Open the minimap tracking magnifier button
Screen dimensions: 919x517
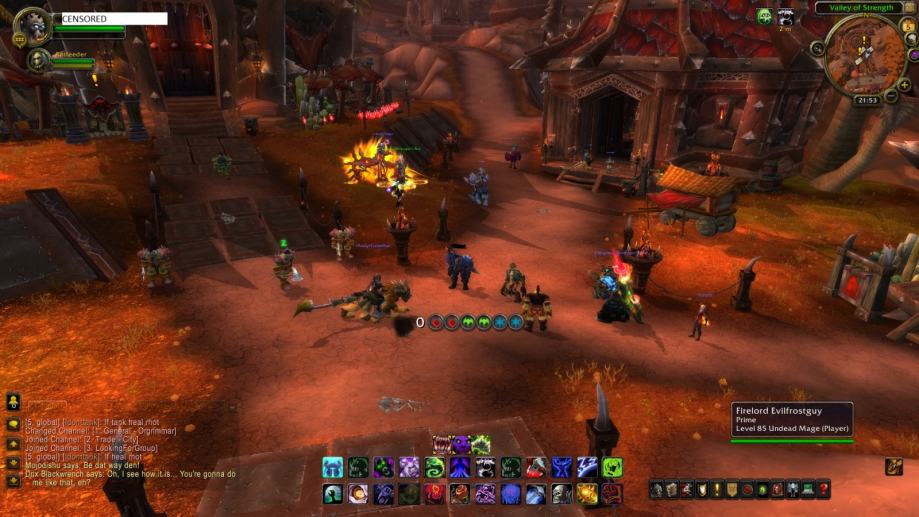(817, 48)
